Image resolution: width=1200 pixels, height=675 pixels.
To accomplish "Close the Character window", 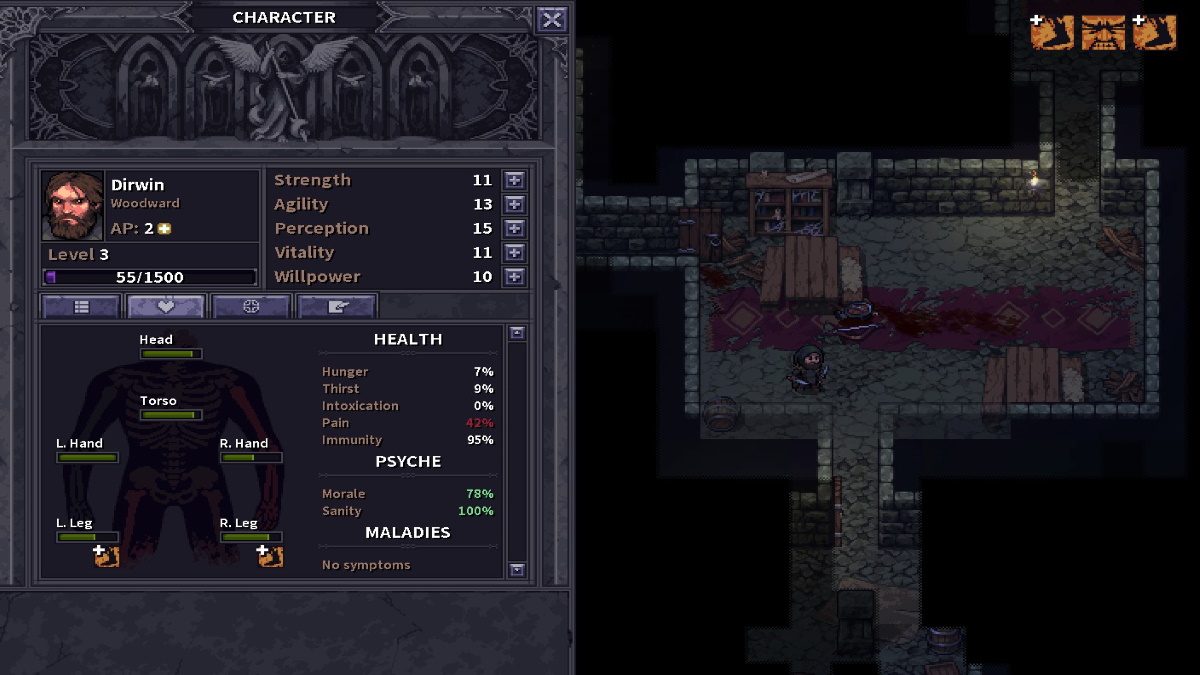I will pyautogui.click(x=551, y=19).
